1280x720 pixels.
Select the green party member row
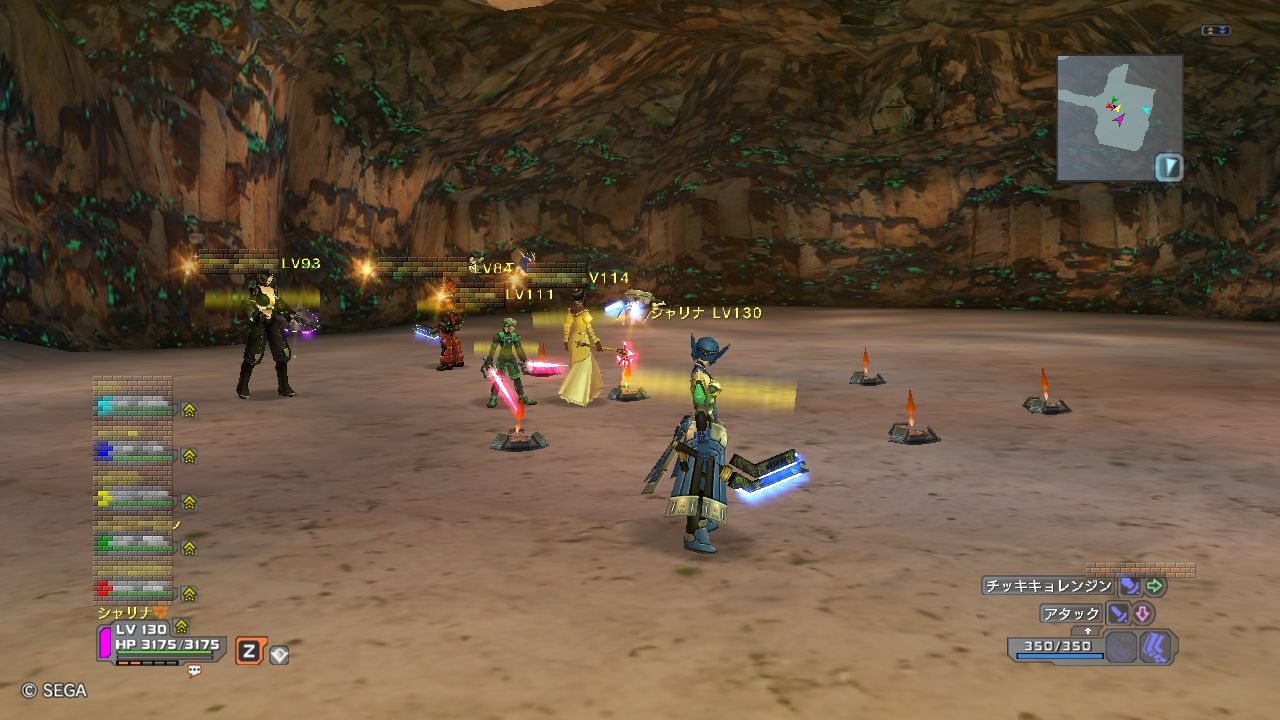click(134, 545)
